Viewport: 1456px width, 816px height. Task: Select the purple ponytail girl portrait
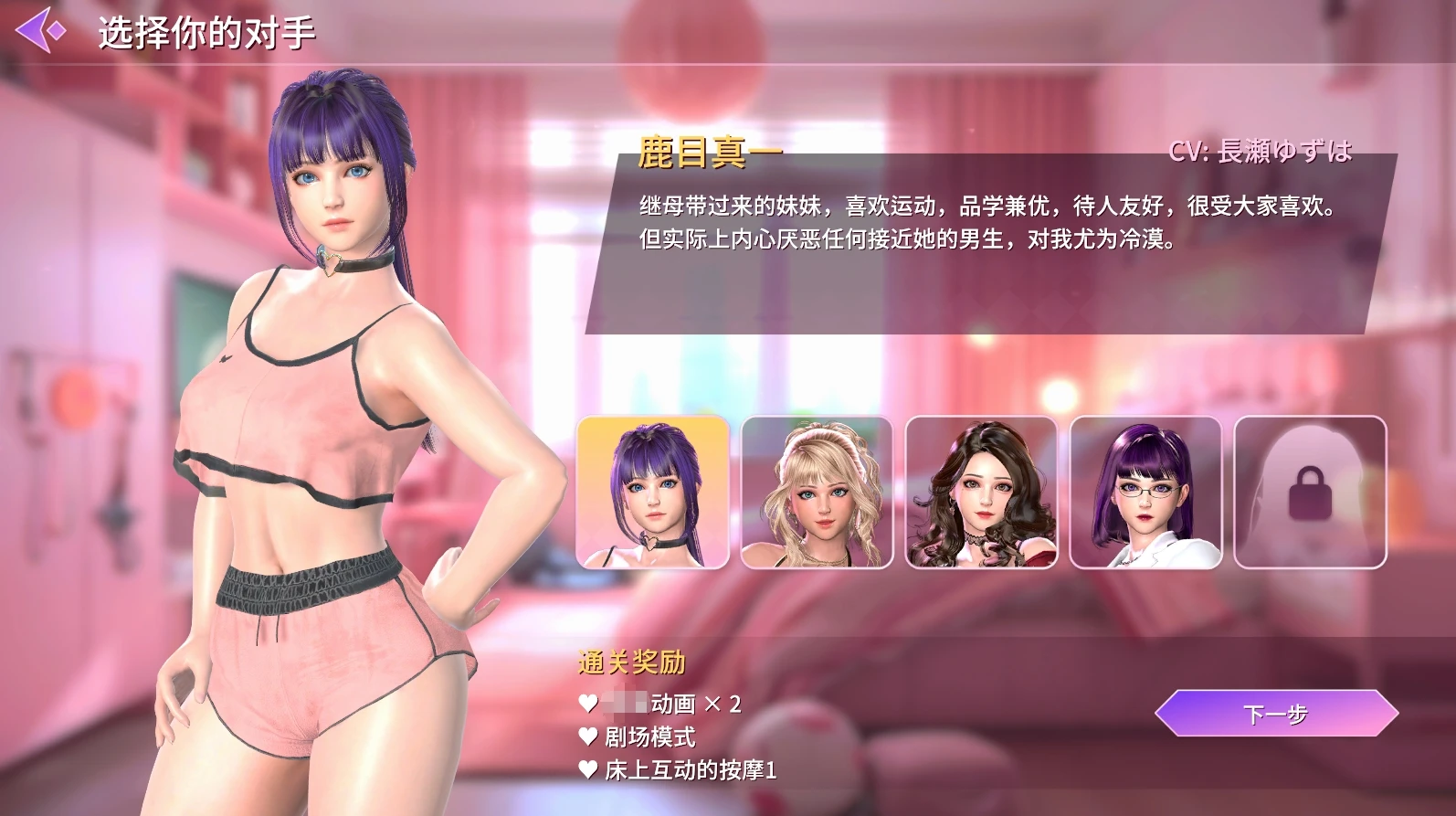pos(652,493)
